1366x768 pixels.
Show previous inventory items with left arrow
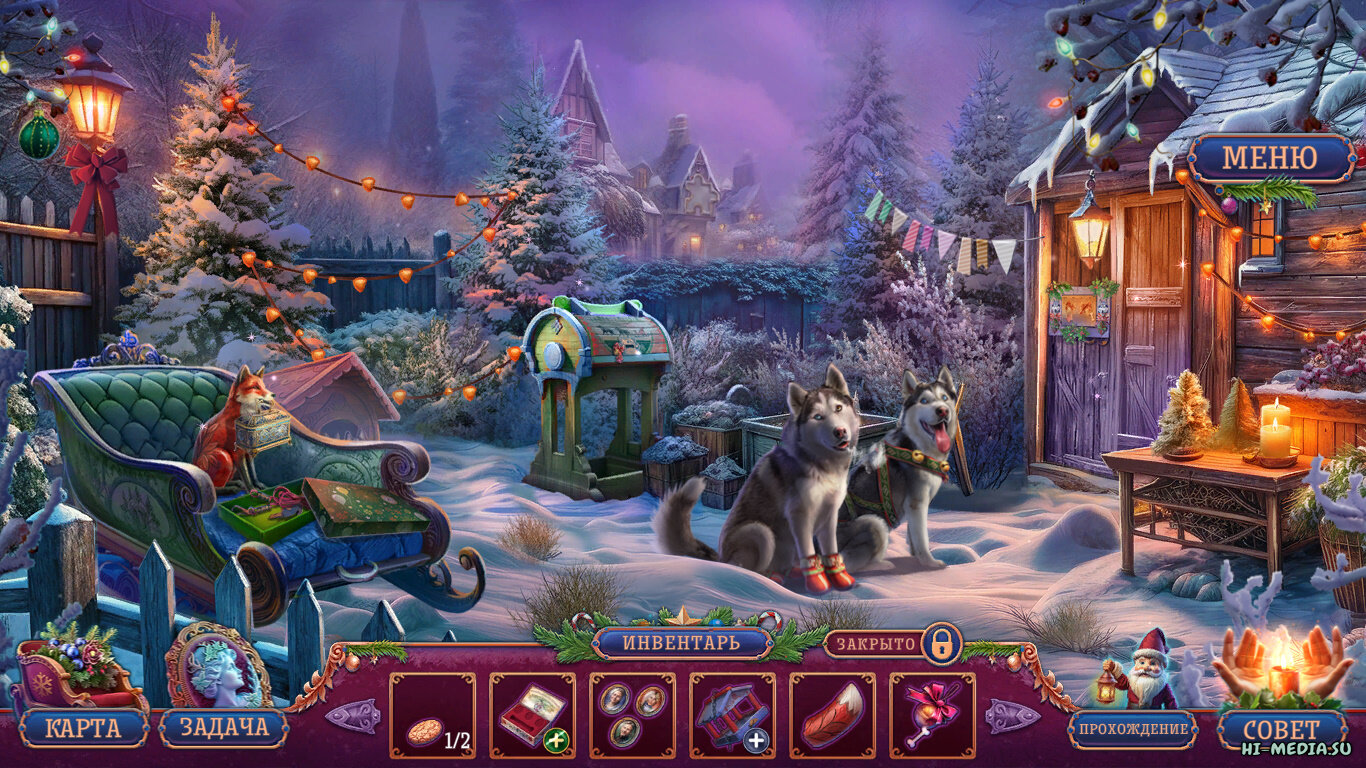[x=352, y=716]
